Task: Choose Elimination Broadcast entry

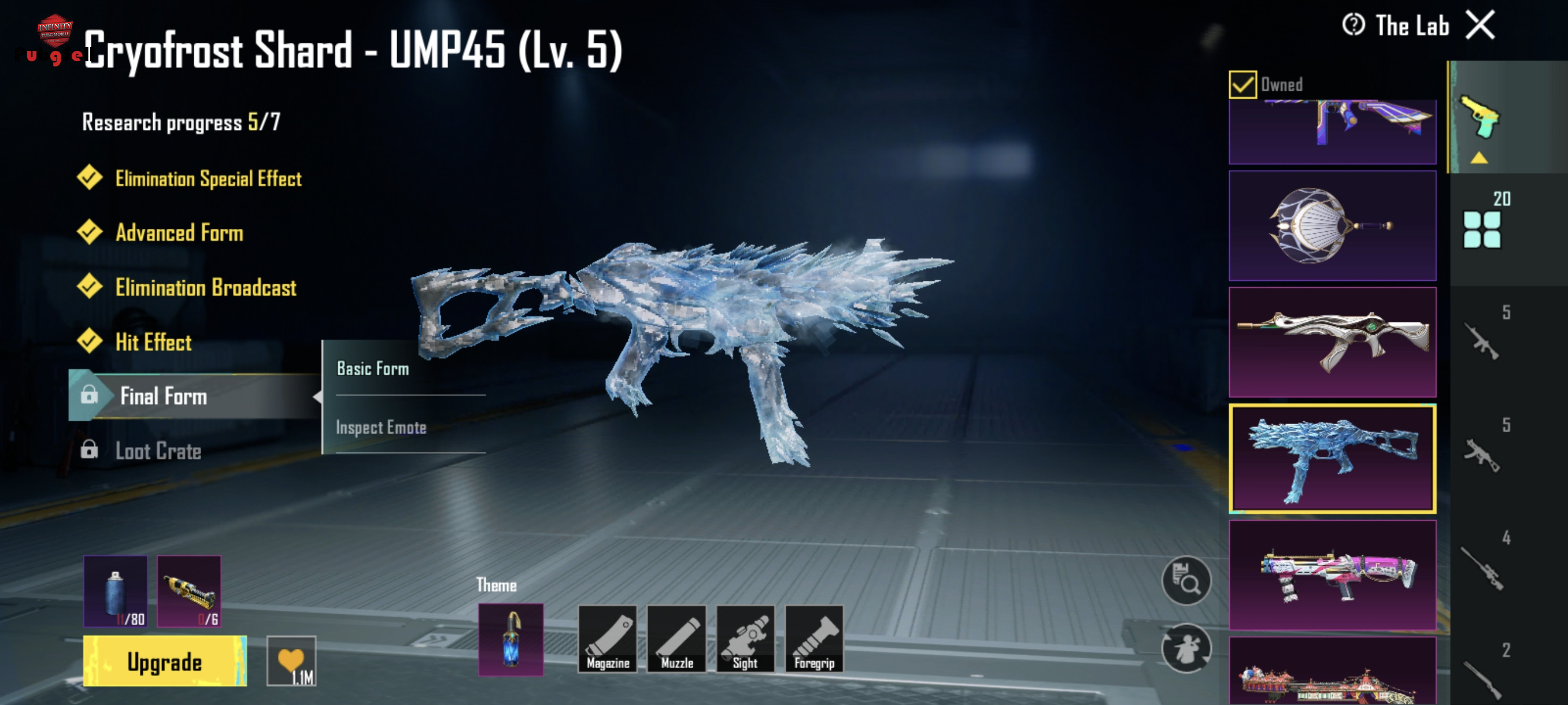Action: click(x=205, y=288)
